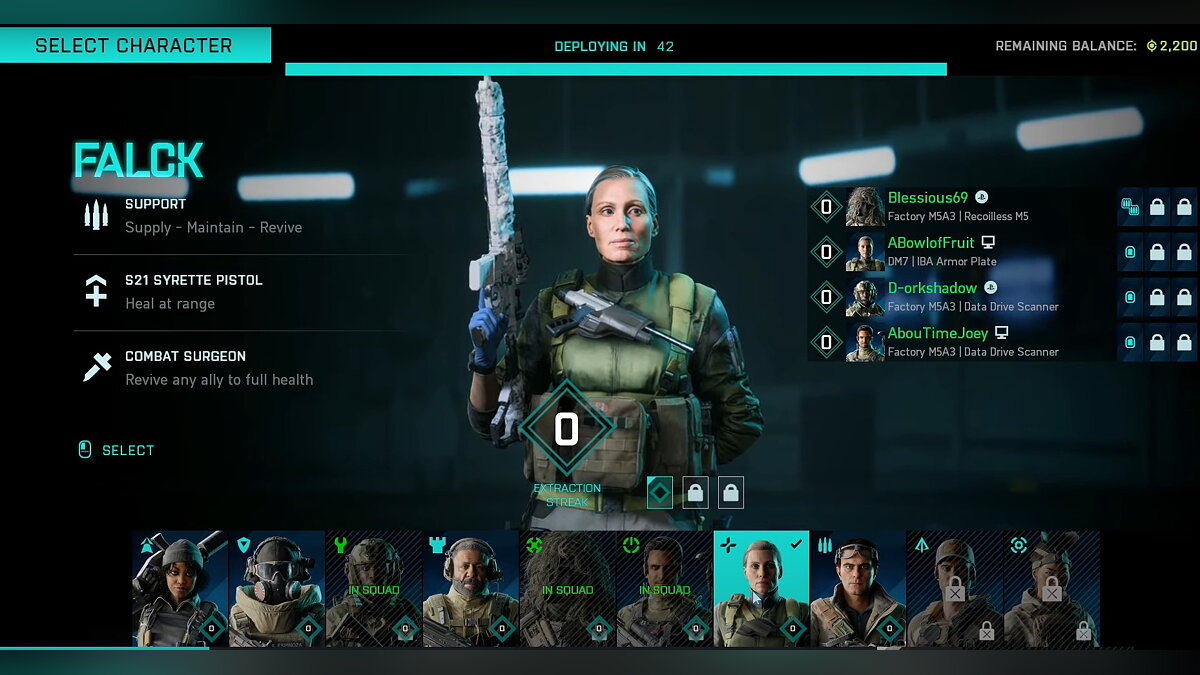Click the locked specialist with scan-ring icon
Viewport: 1200px width, 675px height.
coord(1052,589)
